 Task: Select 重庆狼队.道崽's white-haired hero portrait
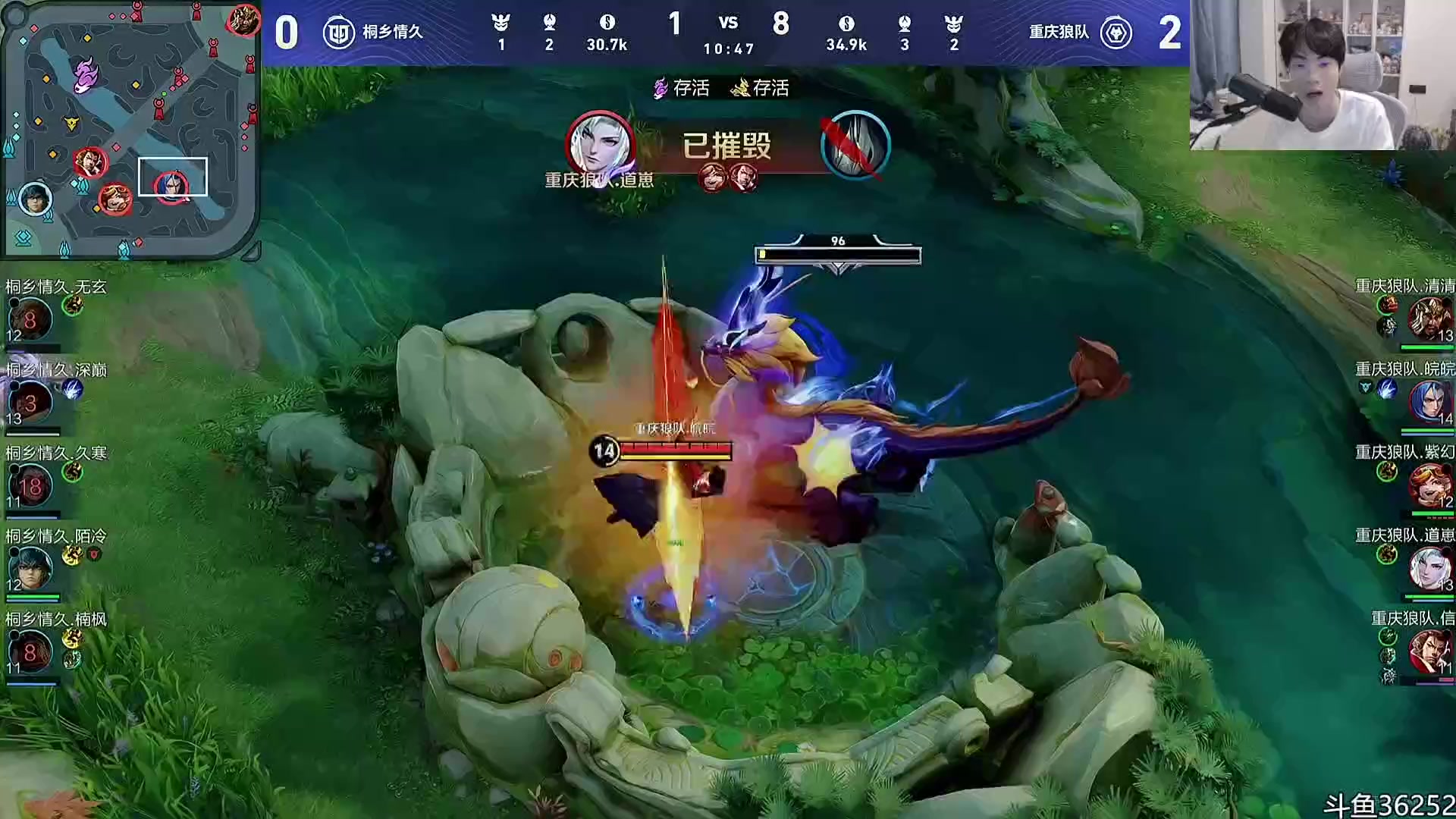[1429, 567]
